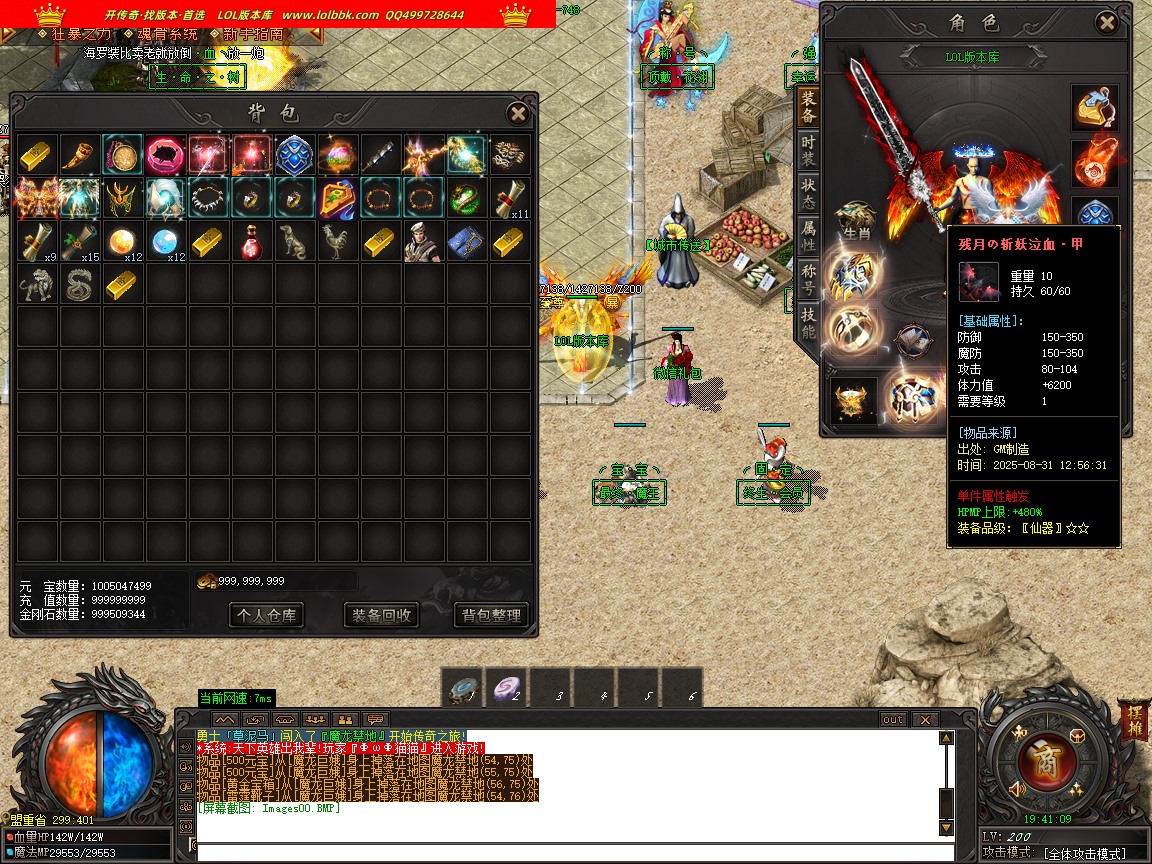Pick the horn item in the backpack

[x=80, y=155]
